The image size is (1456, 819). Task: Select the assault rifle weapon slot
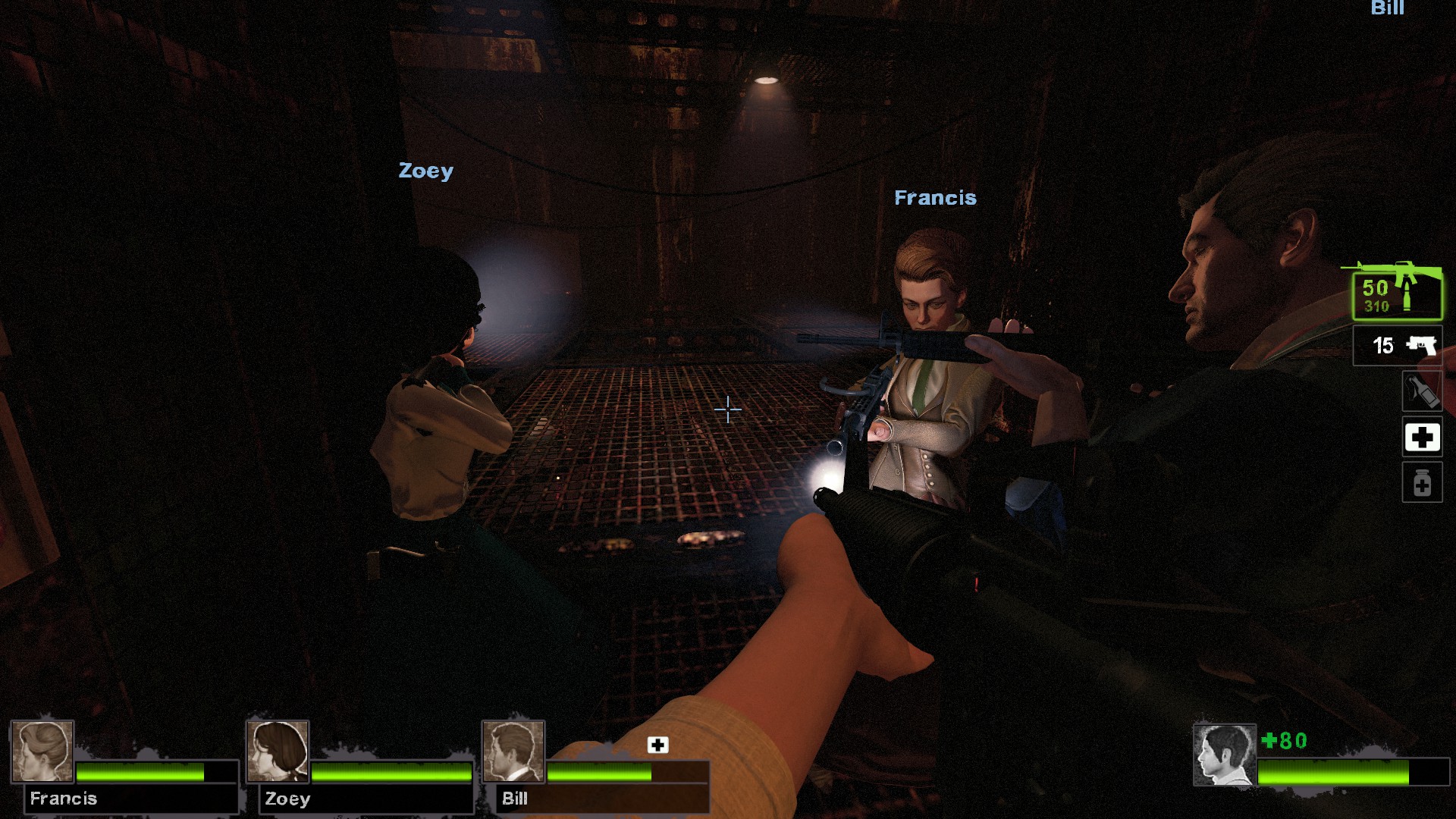(1397, 295)
